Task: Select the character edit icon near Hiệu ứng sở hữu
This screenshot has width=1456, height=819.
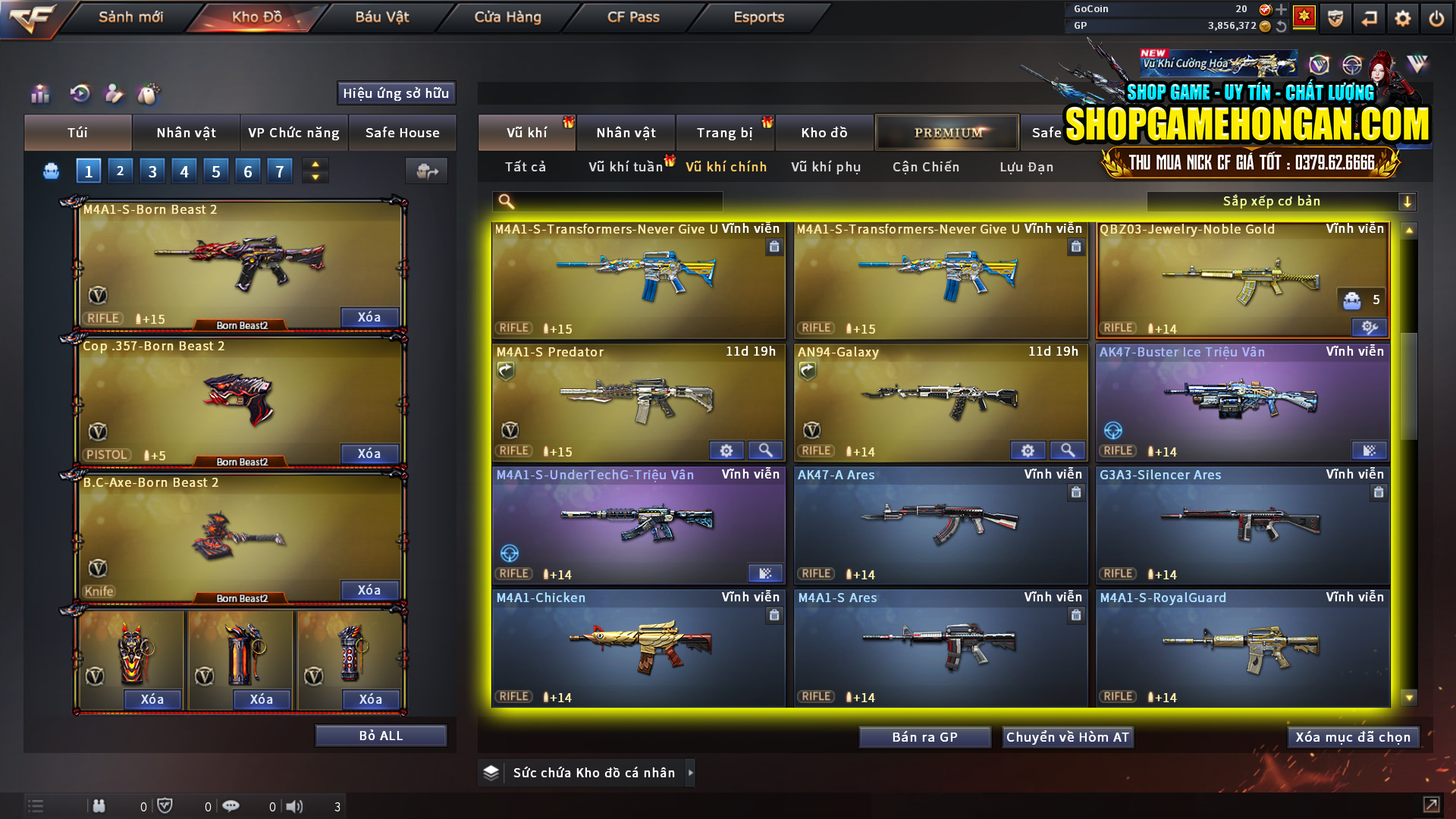Action: point(114,94)
